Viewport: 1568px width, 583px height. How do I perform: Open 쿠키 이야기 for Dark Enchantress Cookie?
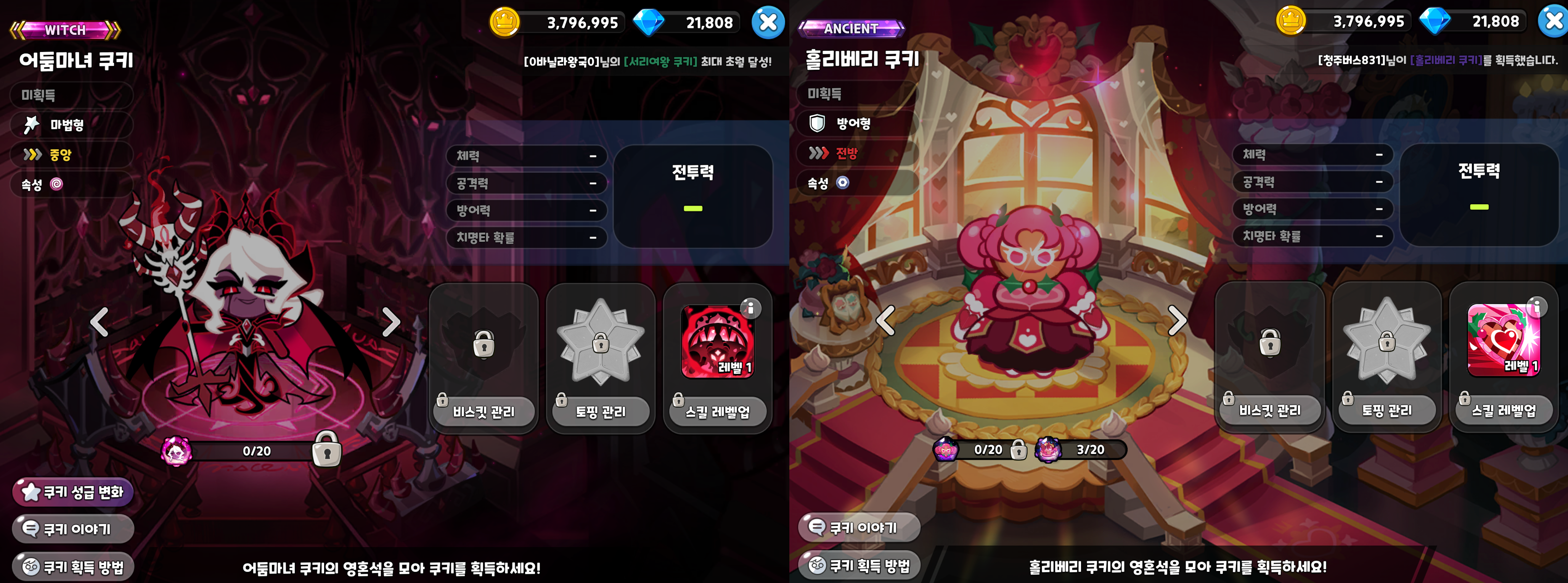pyautogui.click(x=73, y=529)
